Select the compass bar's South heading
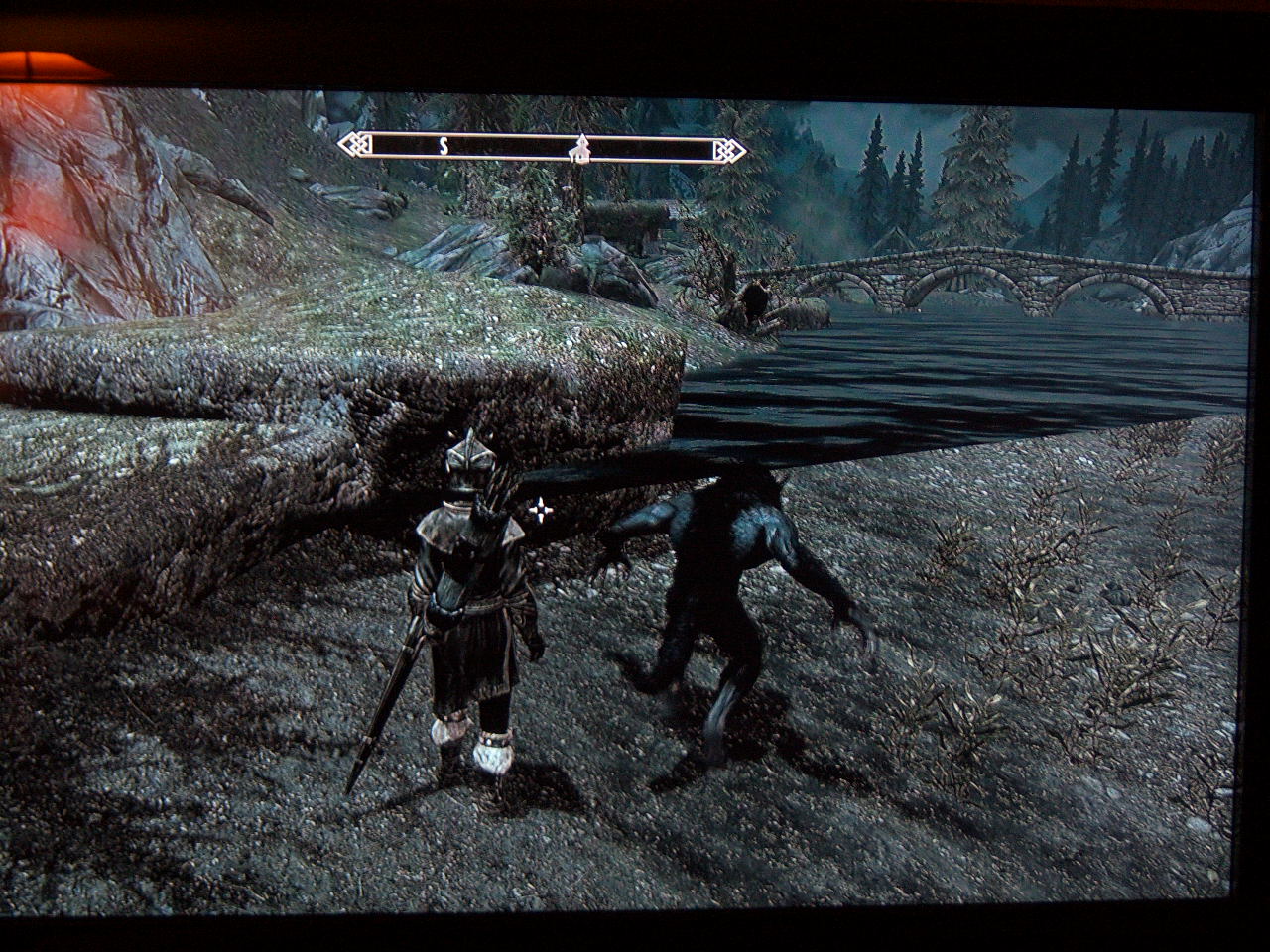The width and height of the screenshot is (1270, 952). click(x=444, y=147)
